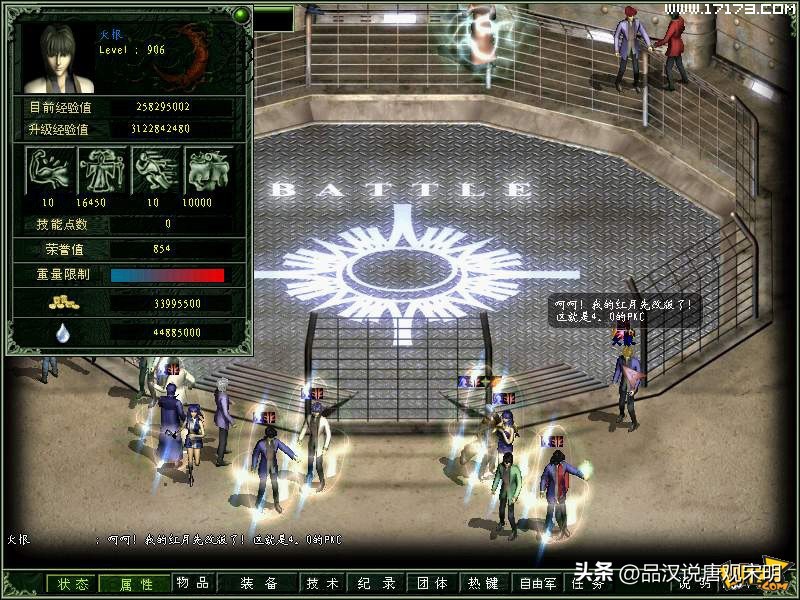800x600 pixels.
Task: Click the flexed arm strength stat icon
Action: [48, 171]
